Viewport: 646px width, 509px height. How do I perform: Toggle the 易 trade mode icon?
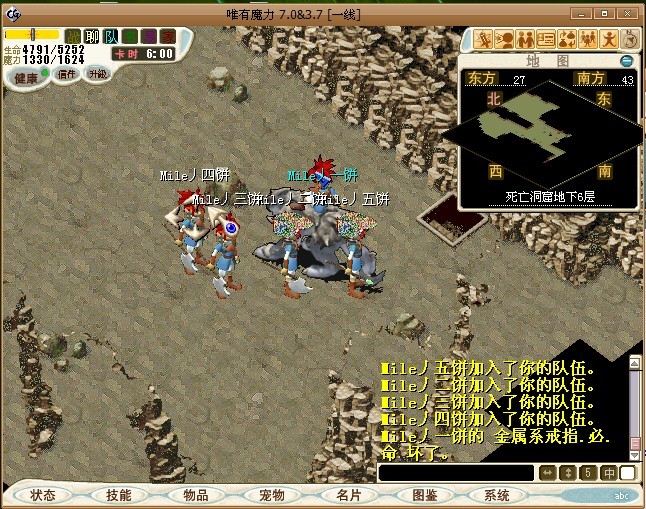(149, 36)
